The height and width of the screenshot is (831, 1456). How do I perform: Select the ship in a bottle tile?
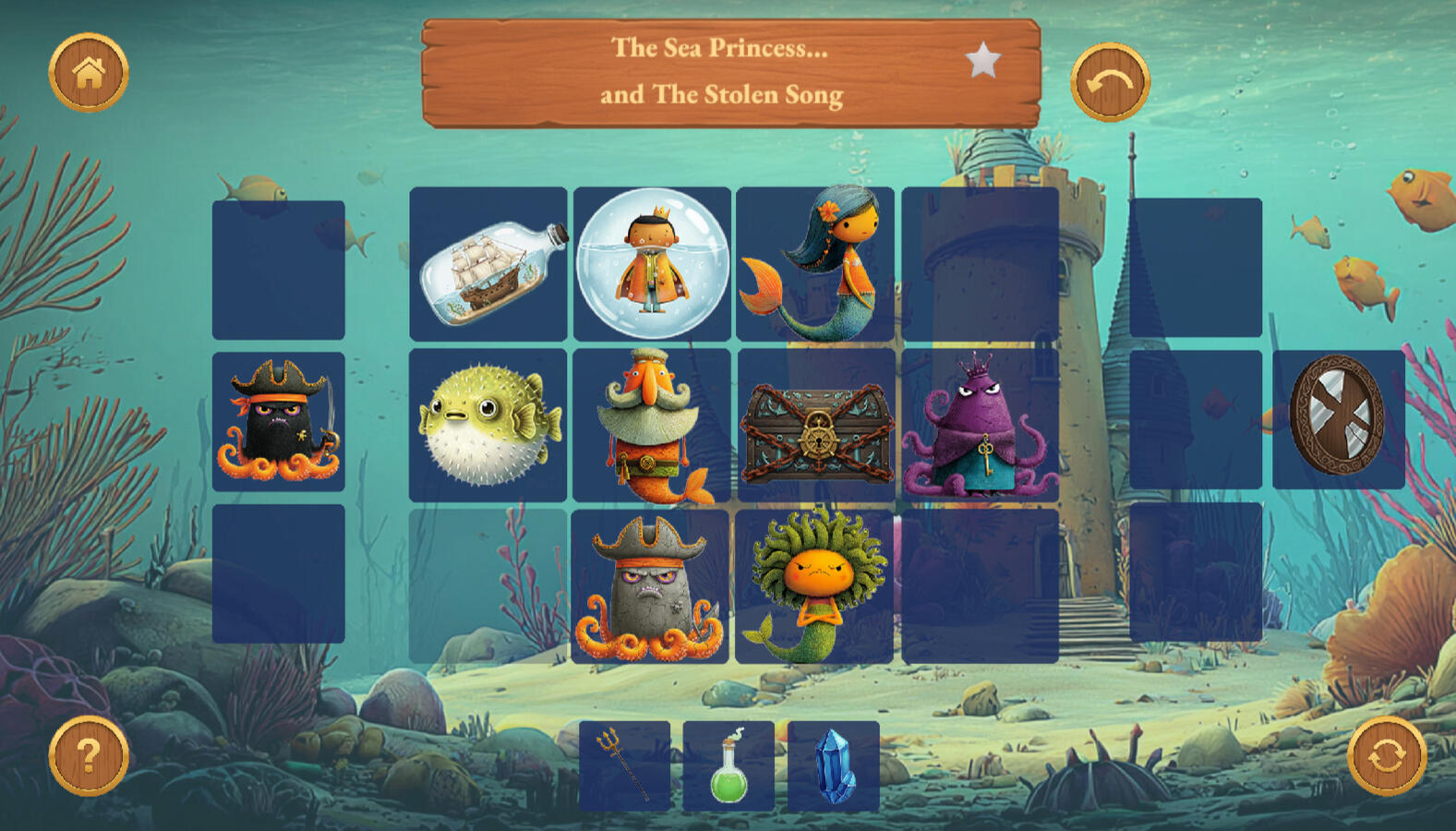point(488,264)
